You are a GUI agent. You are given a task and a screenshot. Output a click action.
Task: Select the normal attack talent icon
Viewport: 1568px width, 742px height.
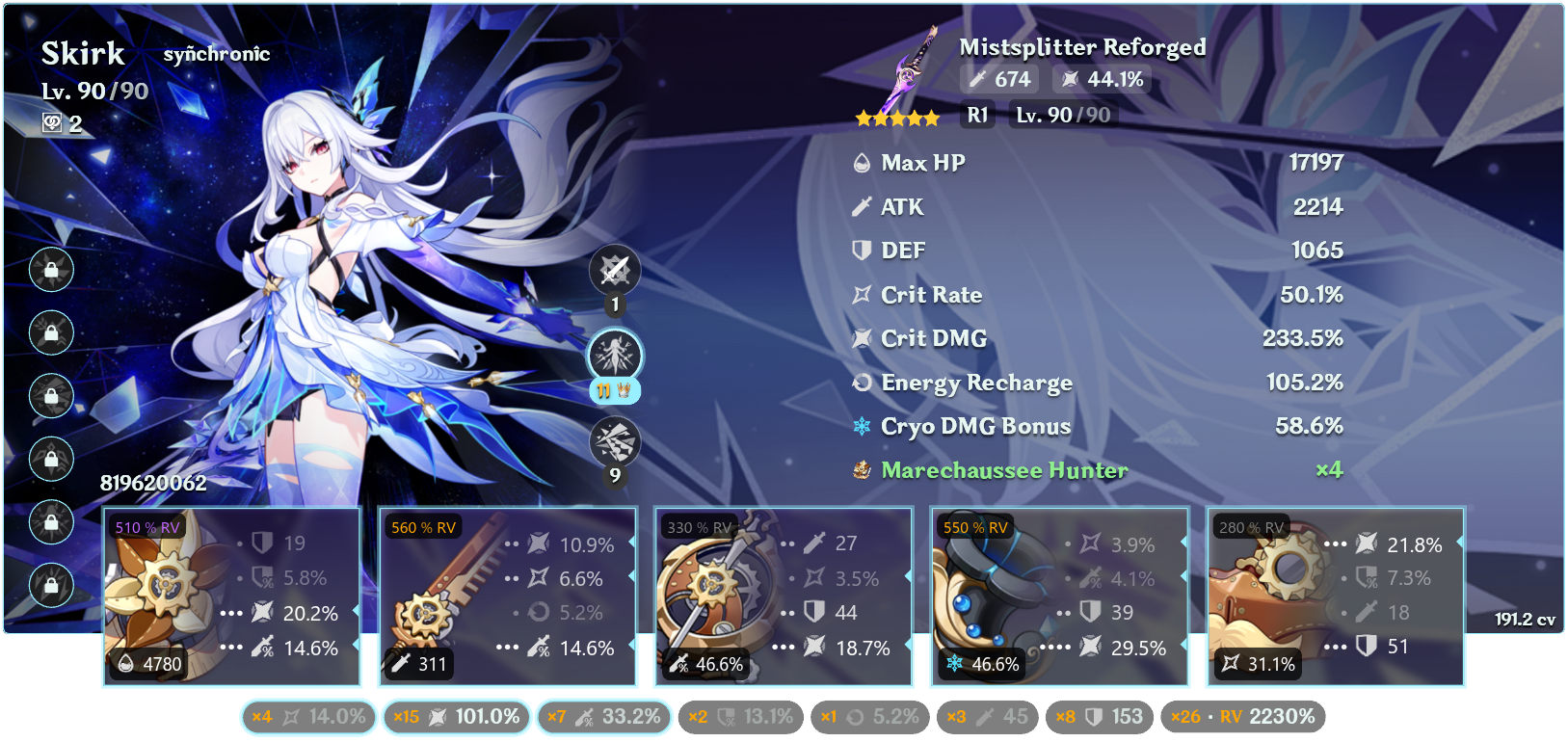click(x=615, y=271)
